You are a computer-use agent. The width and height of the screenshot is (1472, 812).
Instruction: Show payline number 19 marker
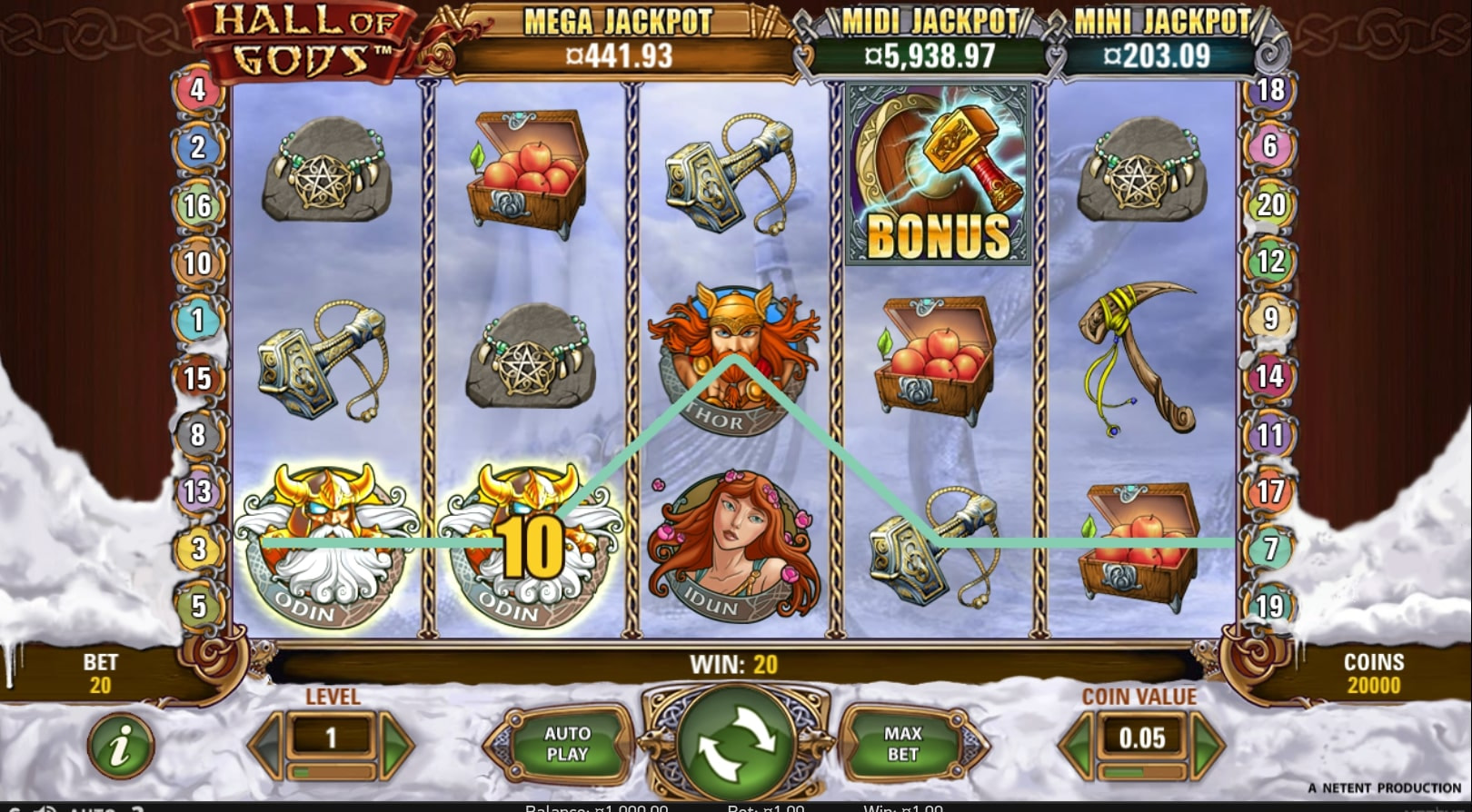(x=1270, y=606)
